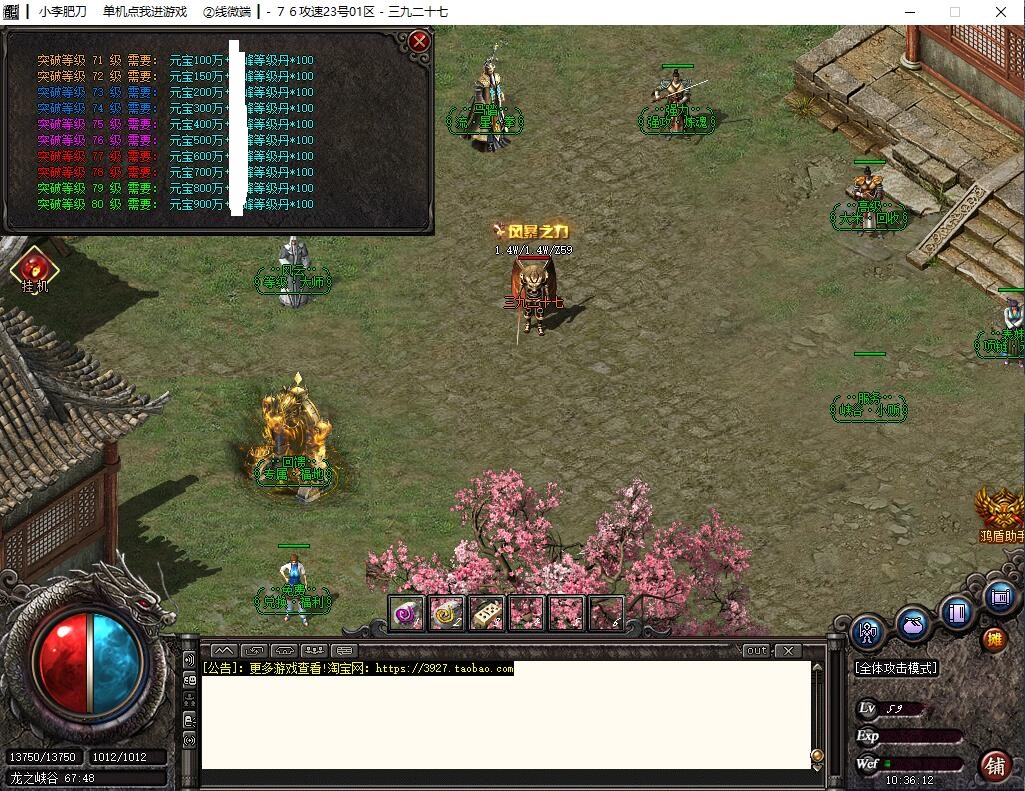Screen dimensions: 1025x791
Task: Open the 鸿盾助手 assistant
Action: [1001, 512]
